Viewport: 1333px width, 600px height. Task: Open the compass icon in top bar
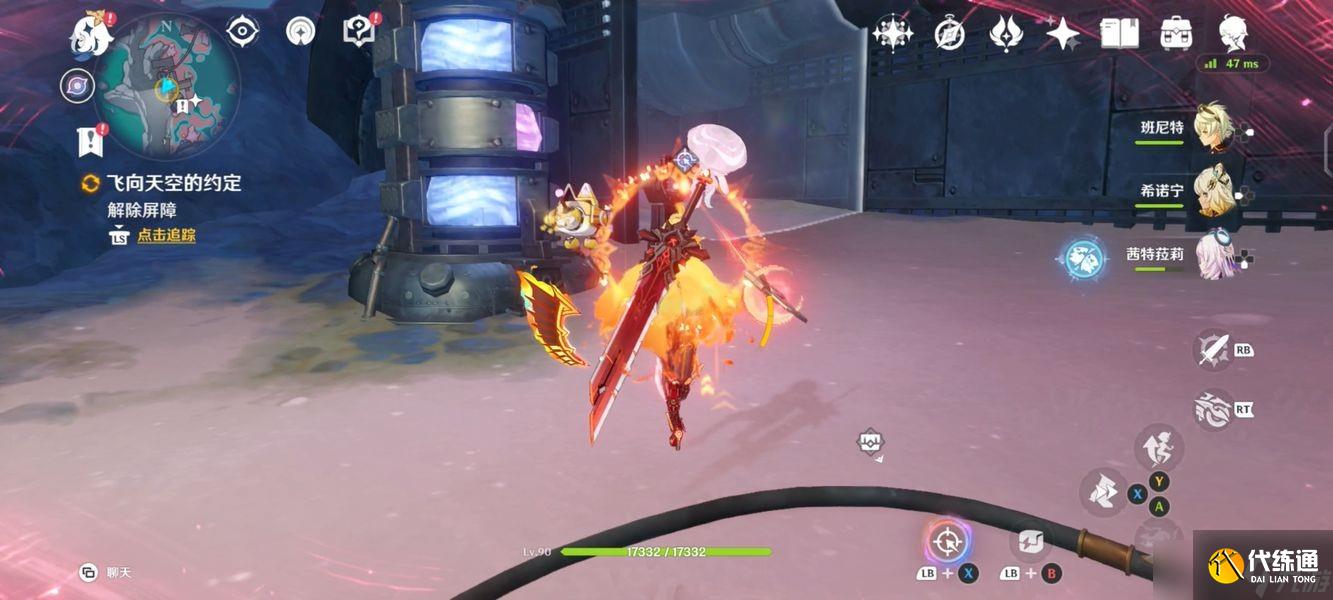(x=949, y=33)
